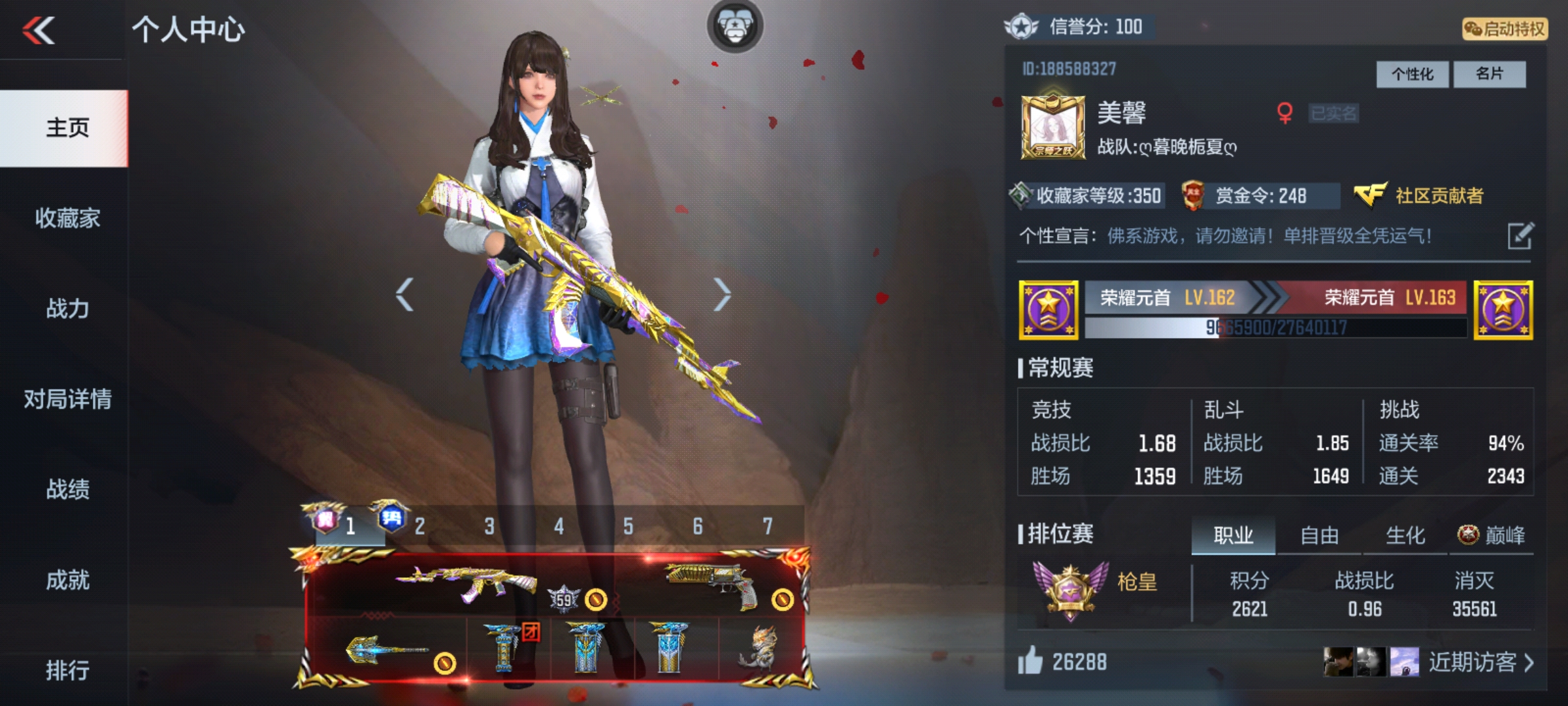Open the 成就 achievements page
This screenshot has height=706, width=1568.
tap(67, 580)
